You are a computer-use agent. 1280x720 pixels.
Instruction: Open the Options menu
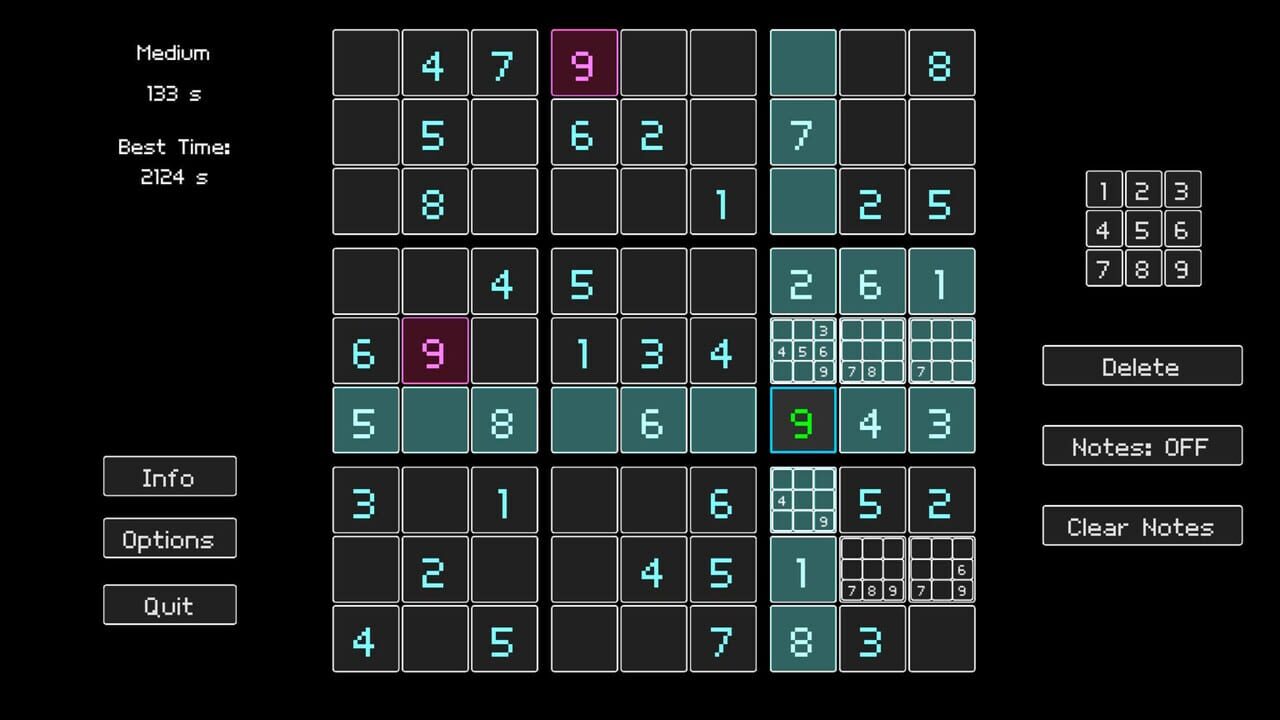(x=169, y=539)
